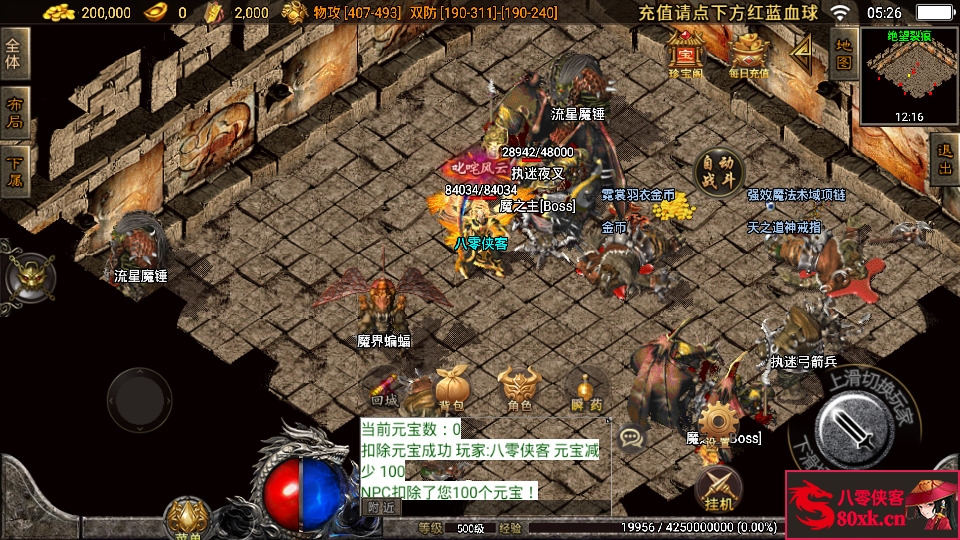Switch chat to the 附近 nearby tab
This screenshot has height=540, width=960.
[379, 507]
